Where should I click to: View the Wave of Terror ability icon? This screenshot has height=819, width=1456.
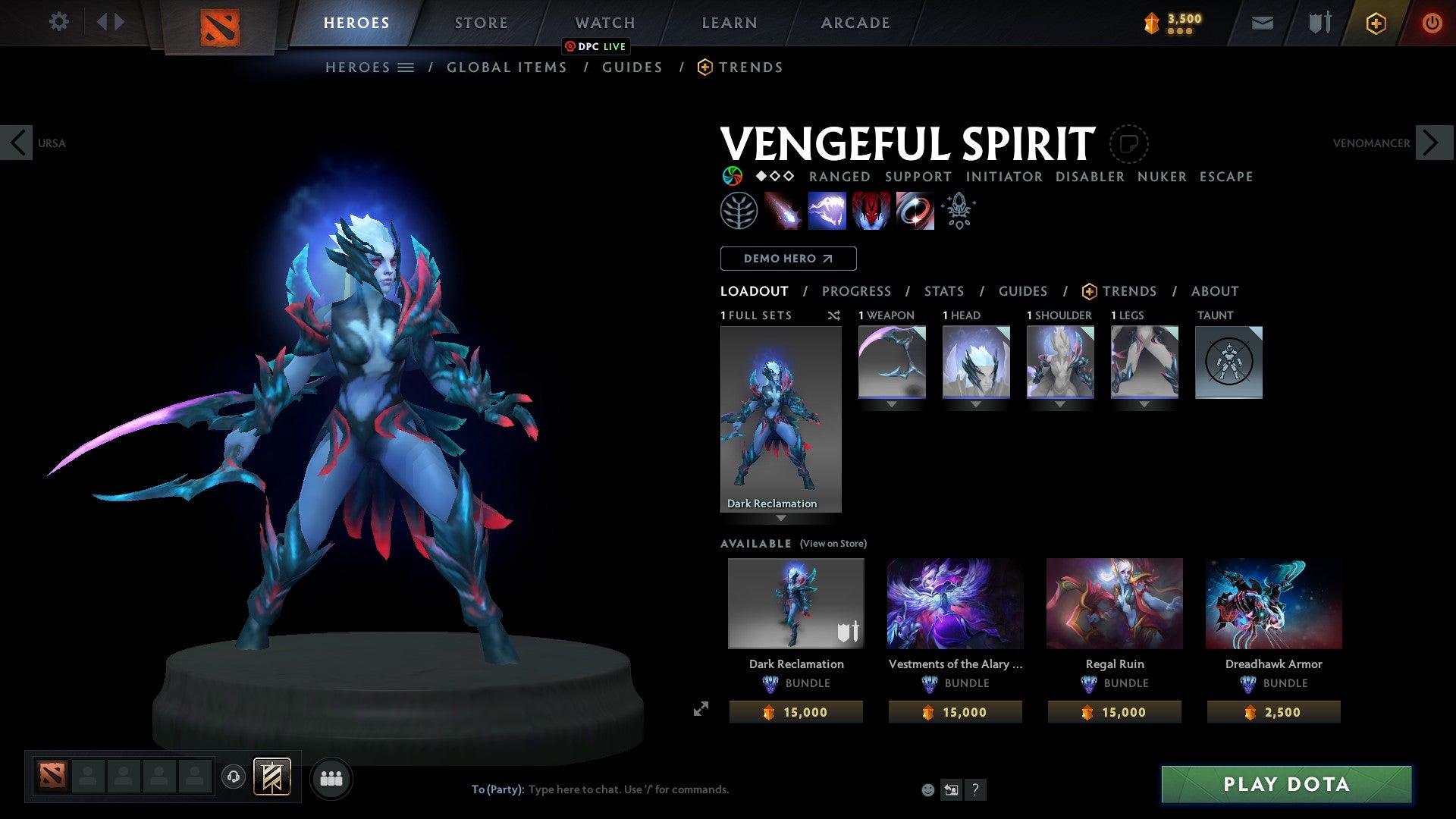(827, 210)
